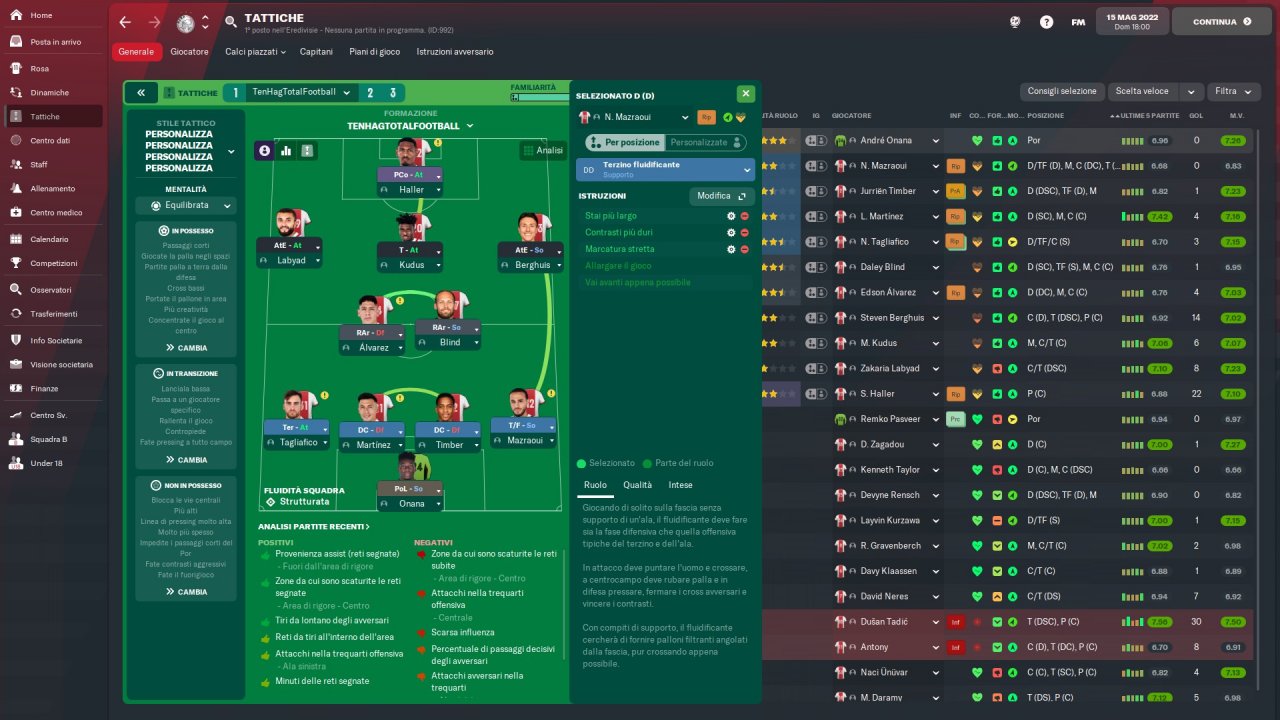Switch to the Qualità tab
The height and width of the screenshot is (720, 1280).
637,485
